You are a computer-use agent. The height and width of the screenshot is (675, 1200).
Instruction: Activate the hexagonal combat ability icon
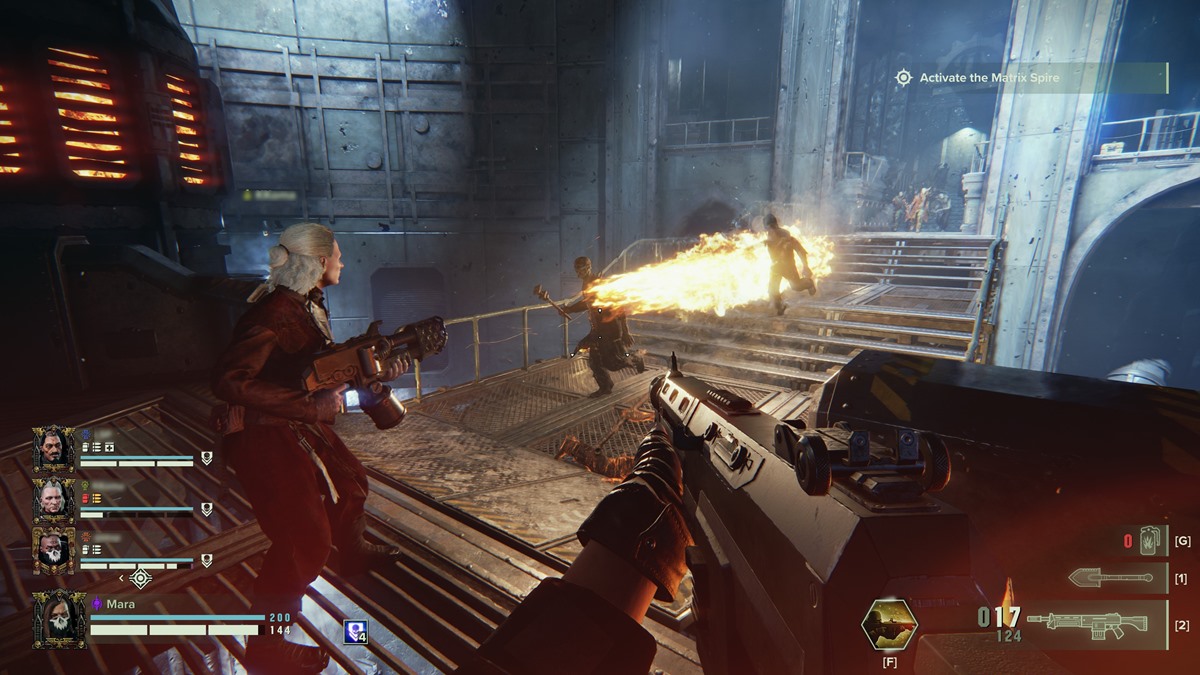point(889,624)
